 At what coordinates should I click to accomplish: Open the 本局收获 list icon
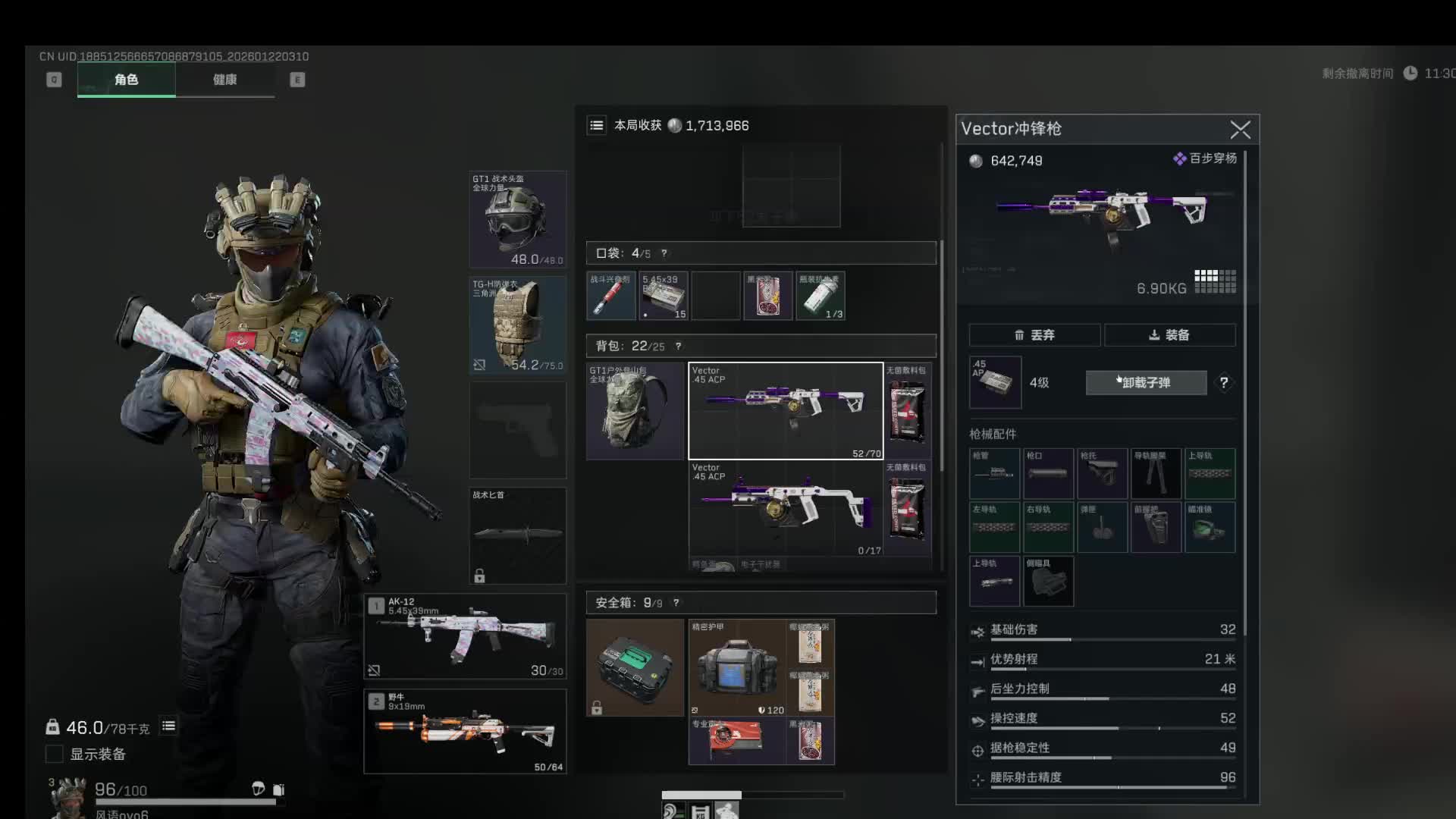(x=597, y=126)
